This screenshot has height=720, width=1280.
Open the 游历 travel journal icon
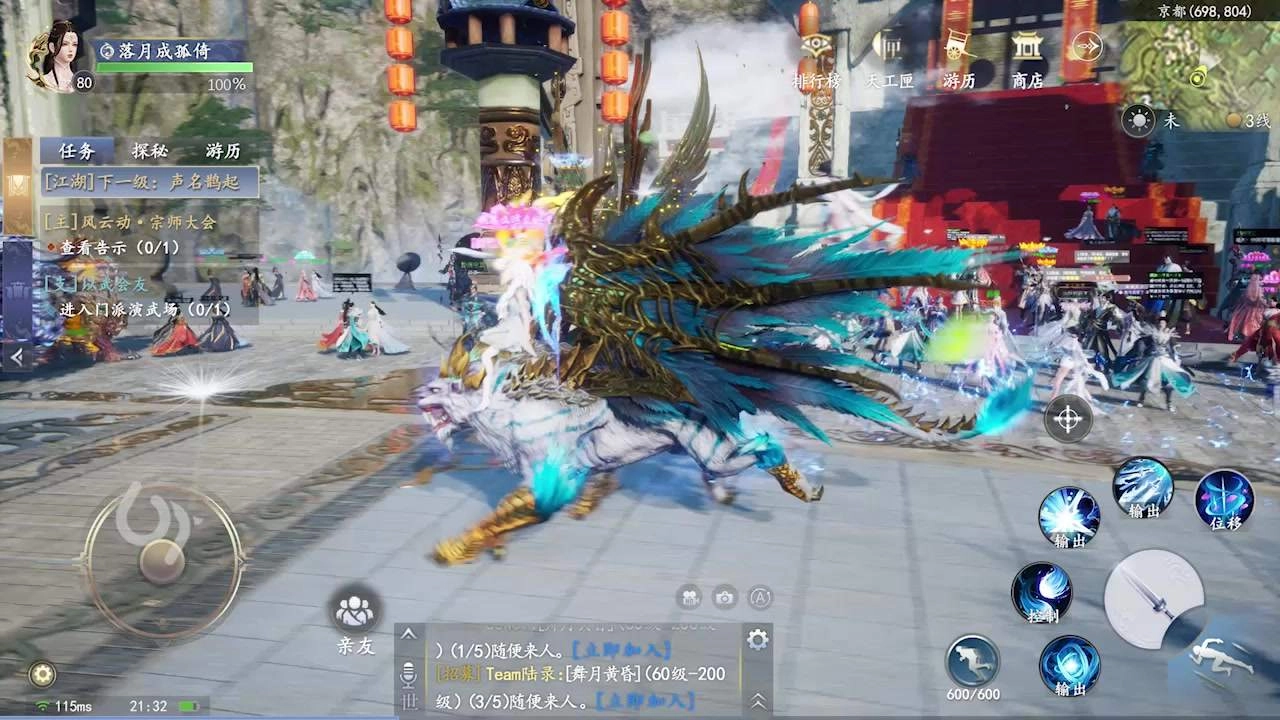tap(957, 60)
